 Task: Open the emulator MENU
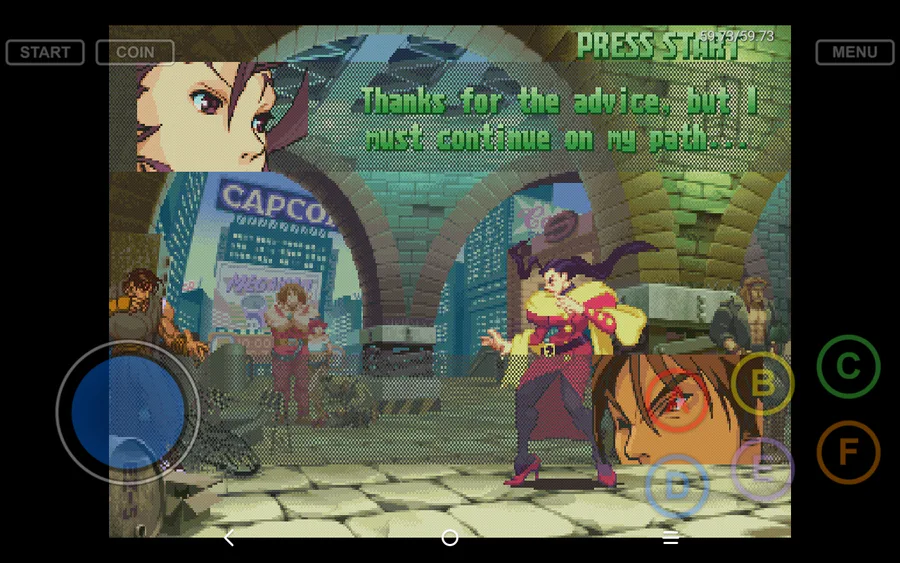tap(854, 52)
